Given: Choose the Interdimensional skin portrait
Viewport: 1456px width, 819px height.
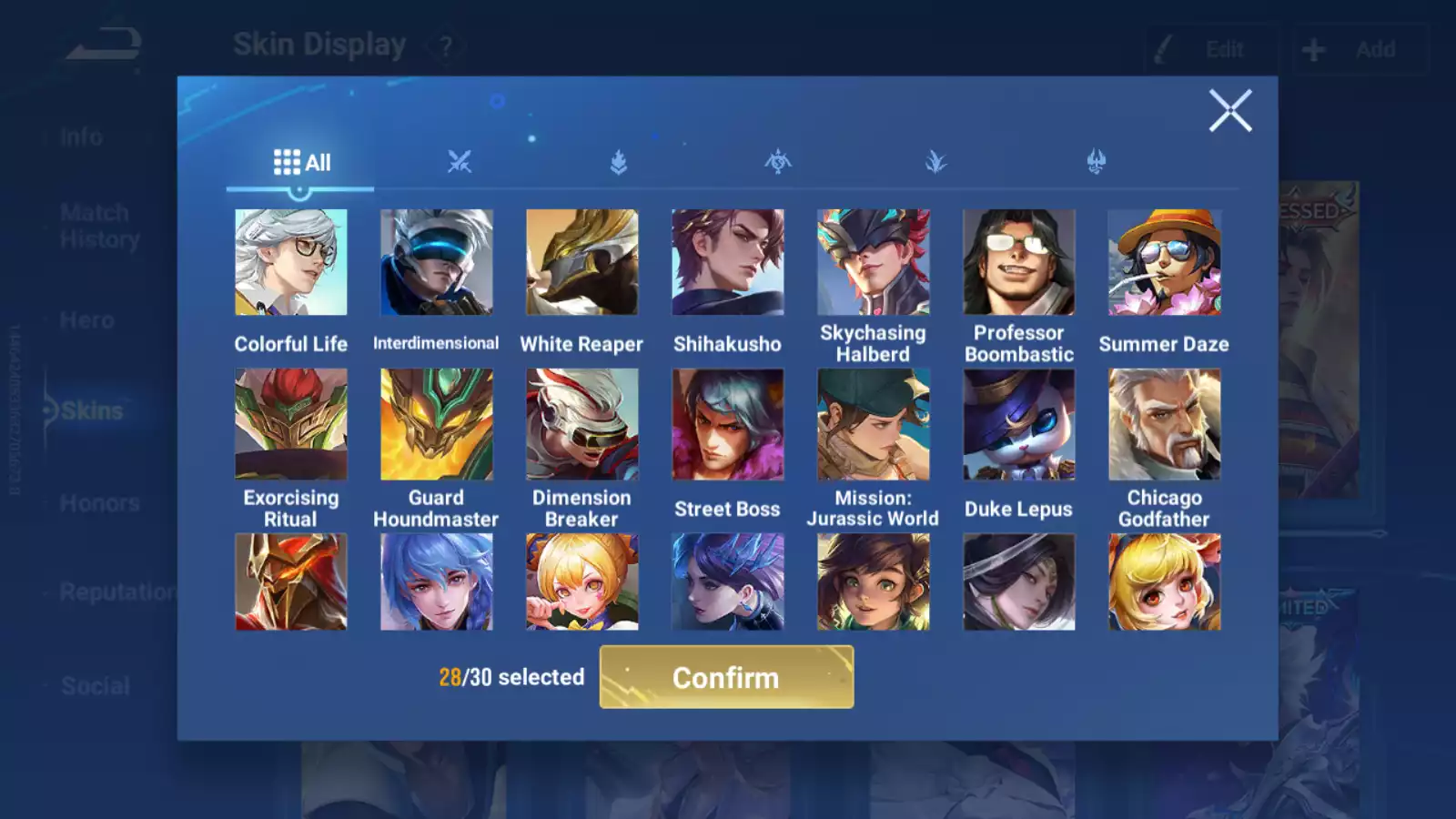Looking at the screenshot, I should click(437, 263).
